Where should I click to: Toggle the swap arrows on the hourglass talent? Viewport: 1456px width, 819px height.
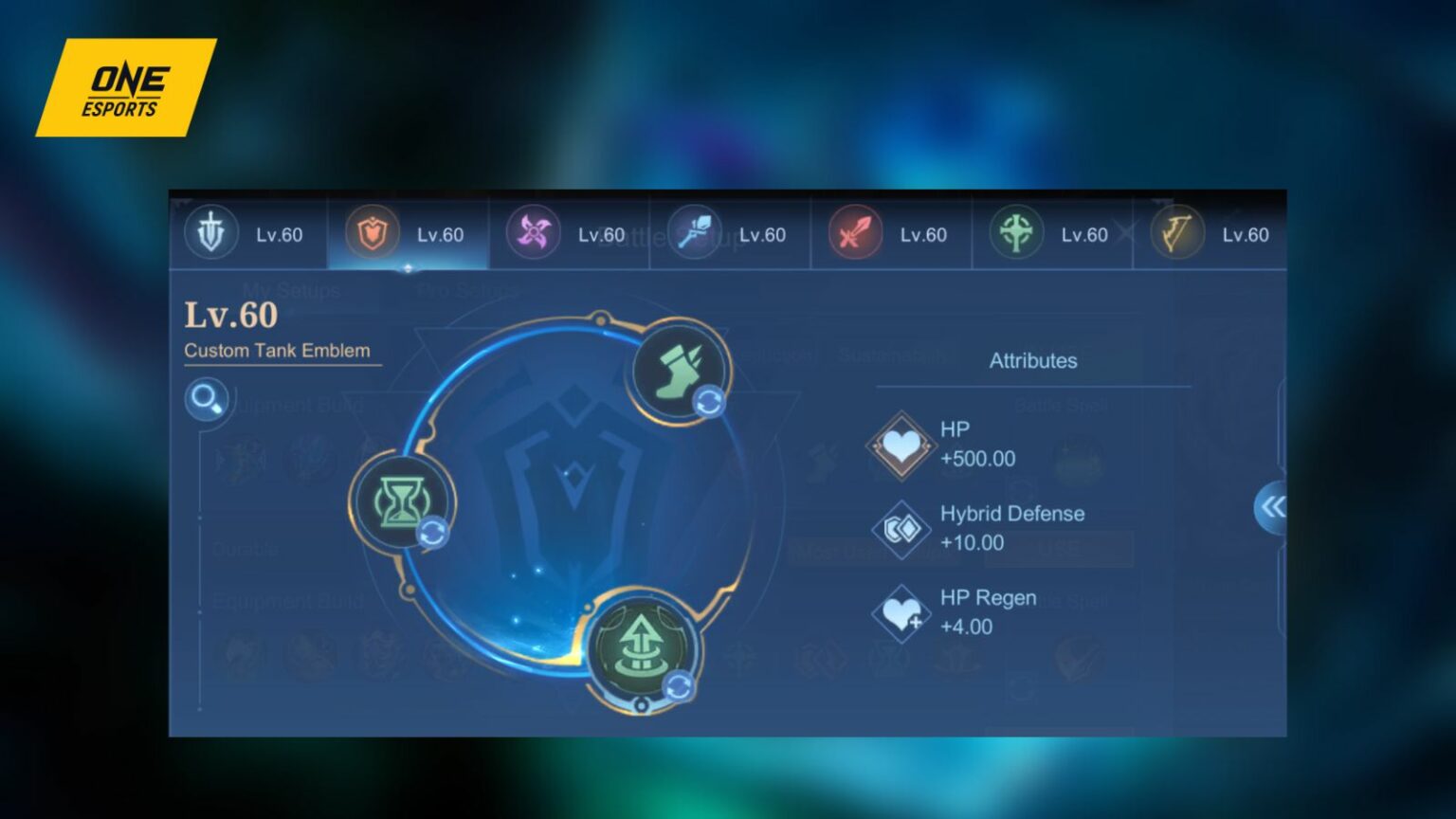point(432,533)
